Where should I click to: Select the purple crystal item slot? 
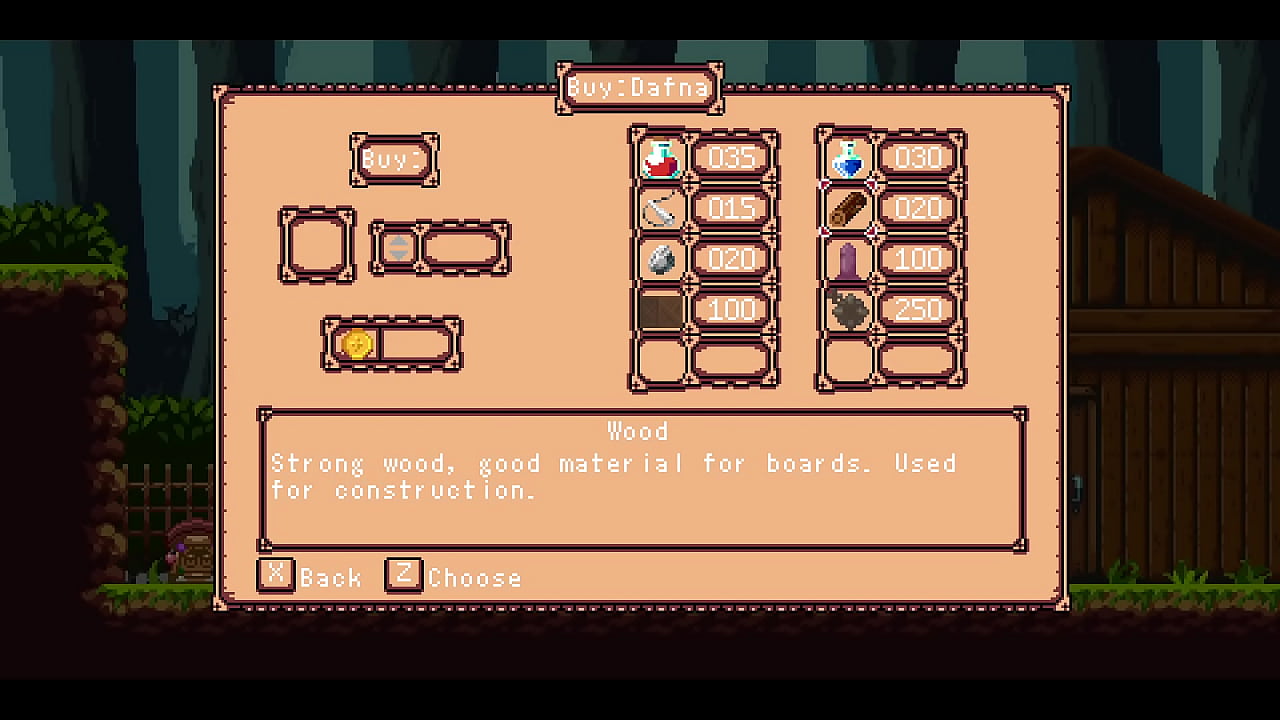(x=848, y=260)
